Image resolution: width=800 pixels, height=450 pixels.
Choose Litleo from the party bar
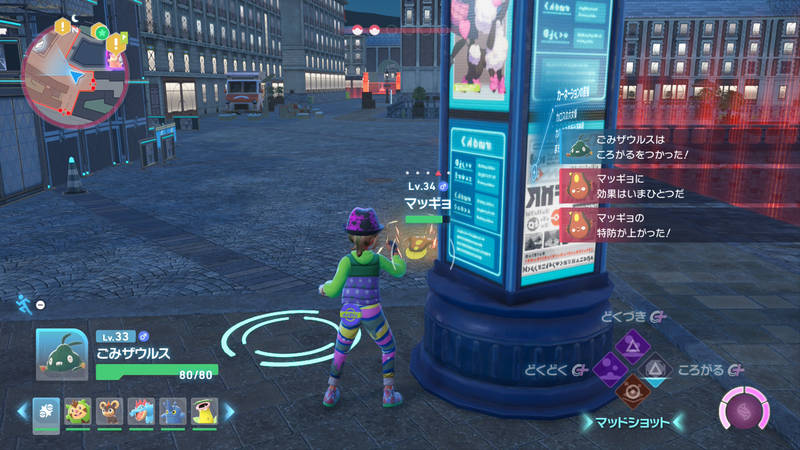pyautogui.click(x=110, y=411)
